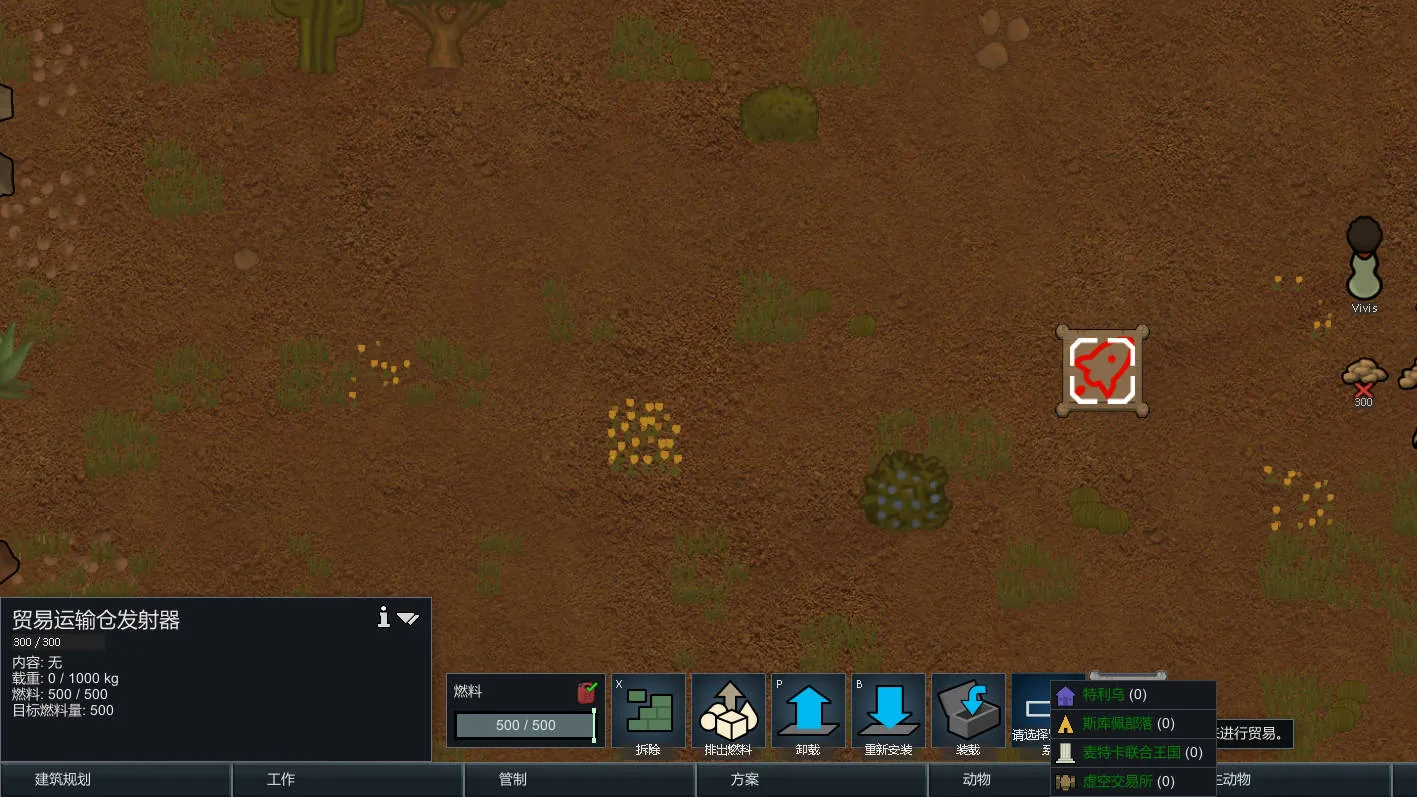This screenshot has width=1417, height=797.
Task: Open the info card with the i icon
Action: point(383,618)
